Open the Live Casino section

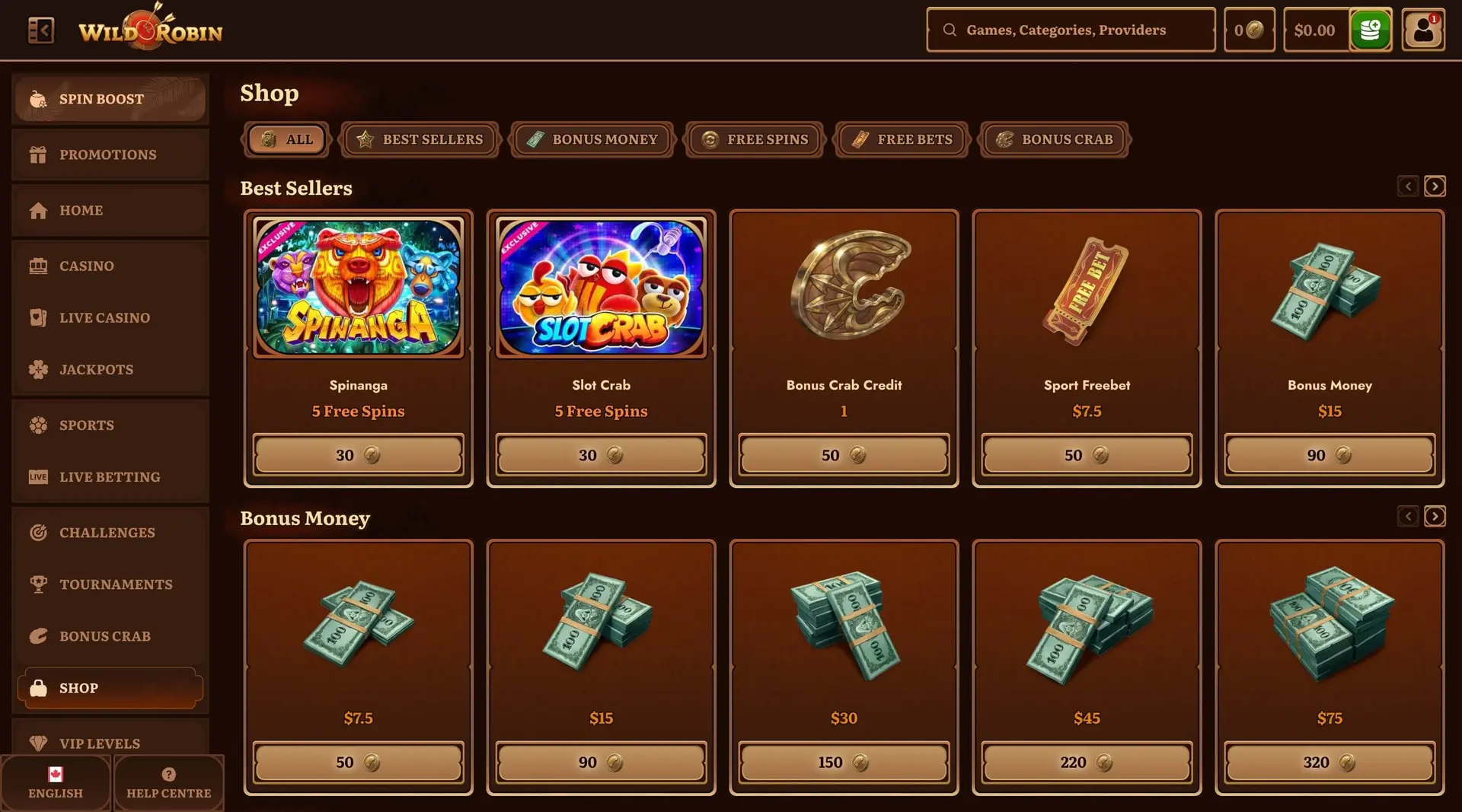(110, 317)
